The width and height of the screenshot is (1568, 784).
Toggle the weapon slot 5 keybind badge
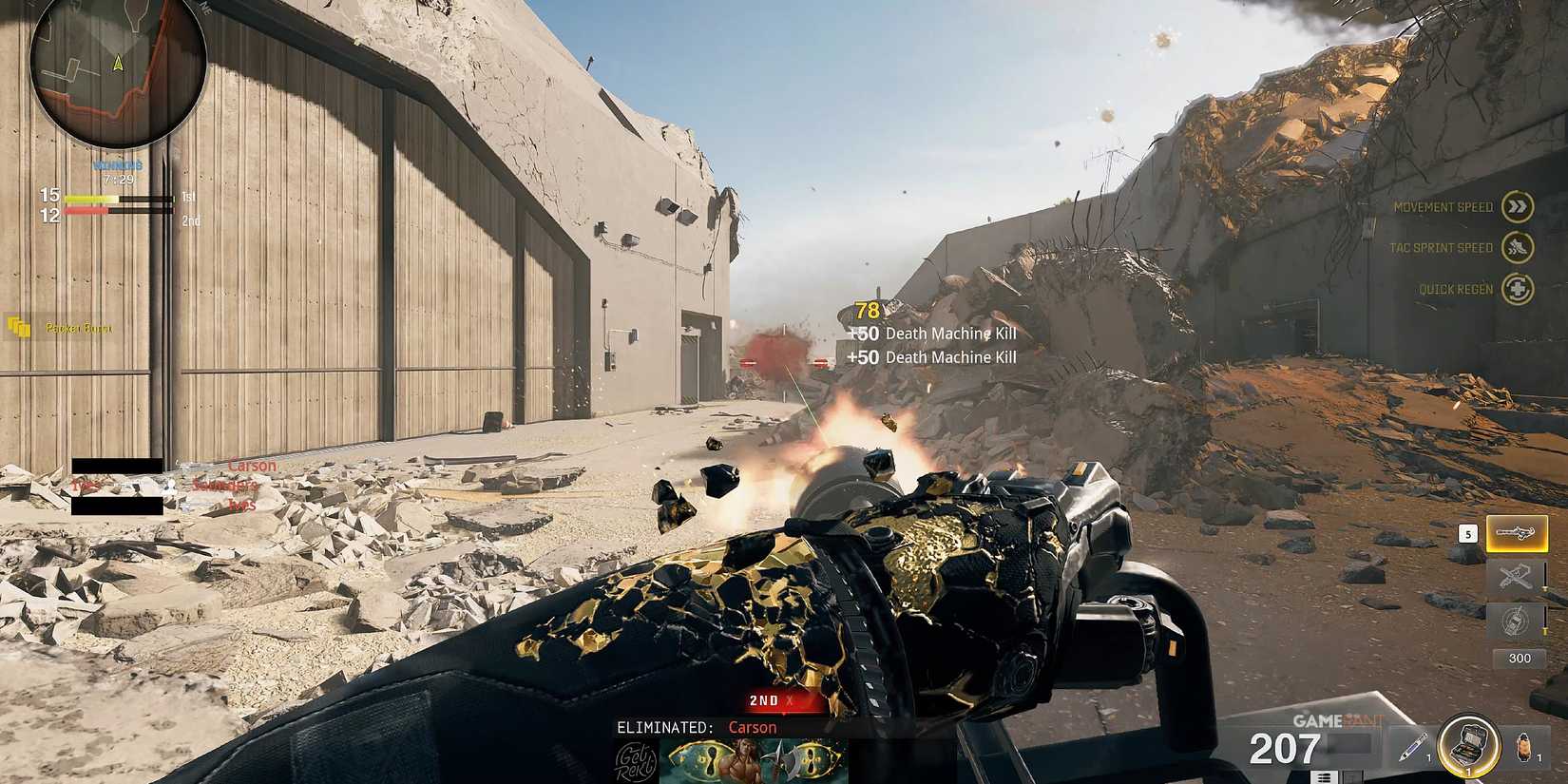click(1468, 532)
